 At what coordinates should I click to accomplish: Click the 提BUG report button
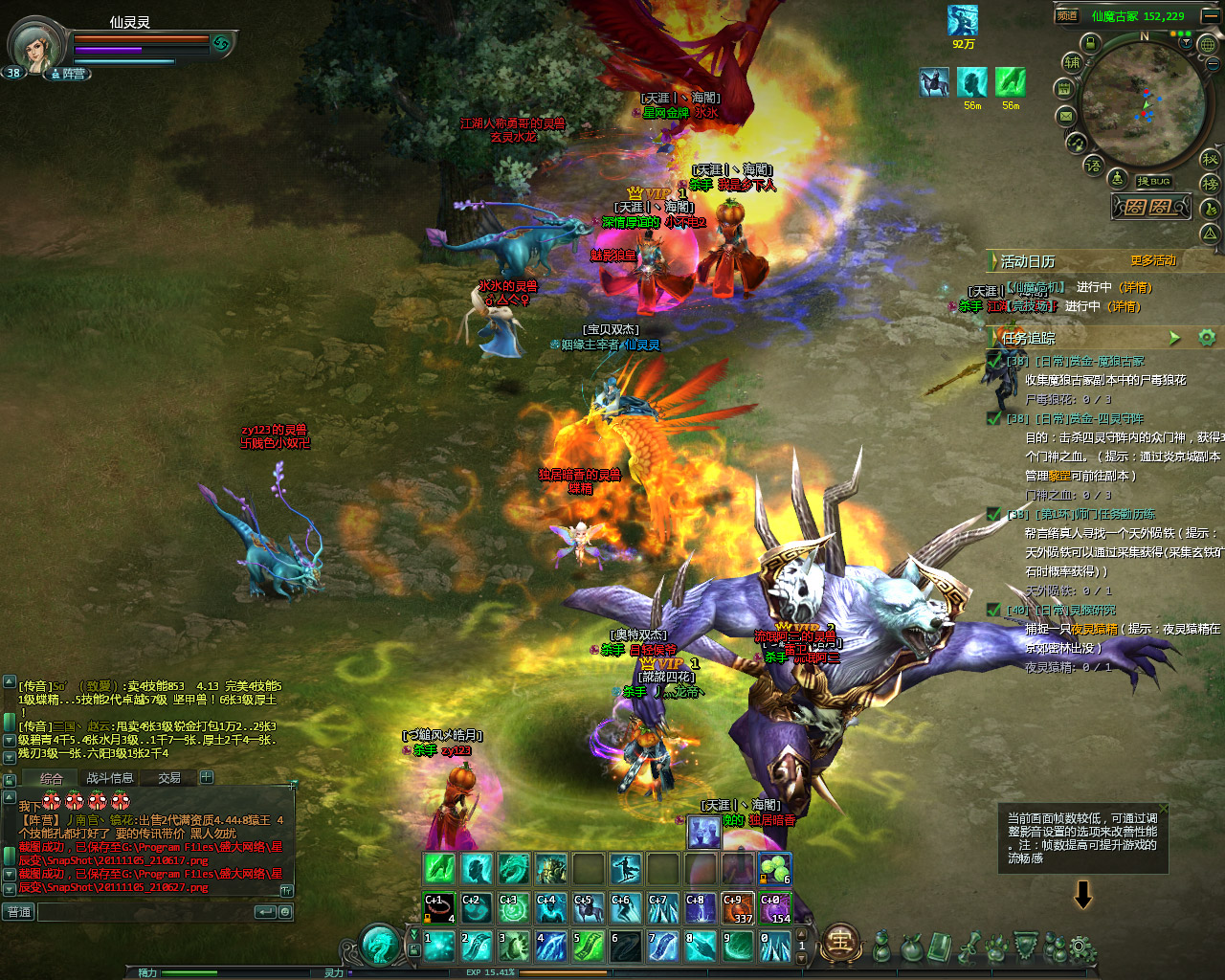[x=1153, y=181]
